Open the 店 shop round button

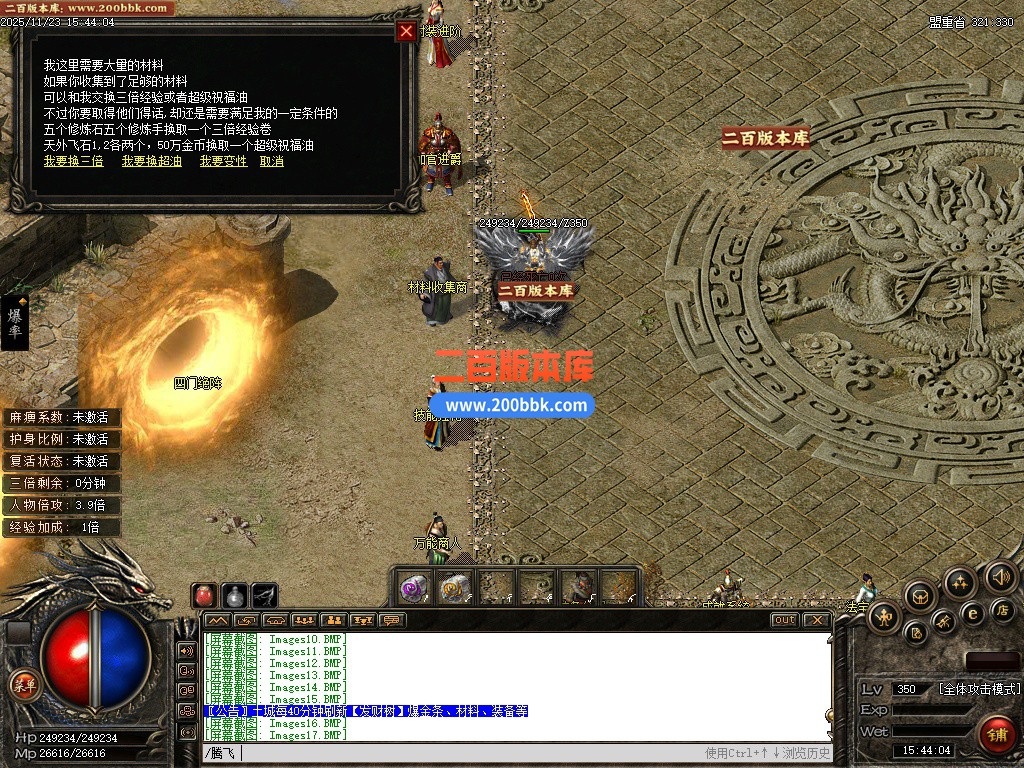point(1002,609)
